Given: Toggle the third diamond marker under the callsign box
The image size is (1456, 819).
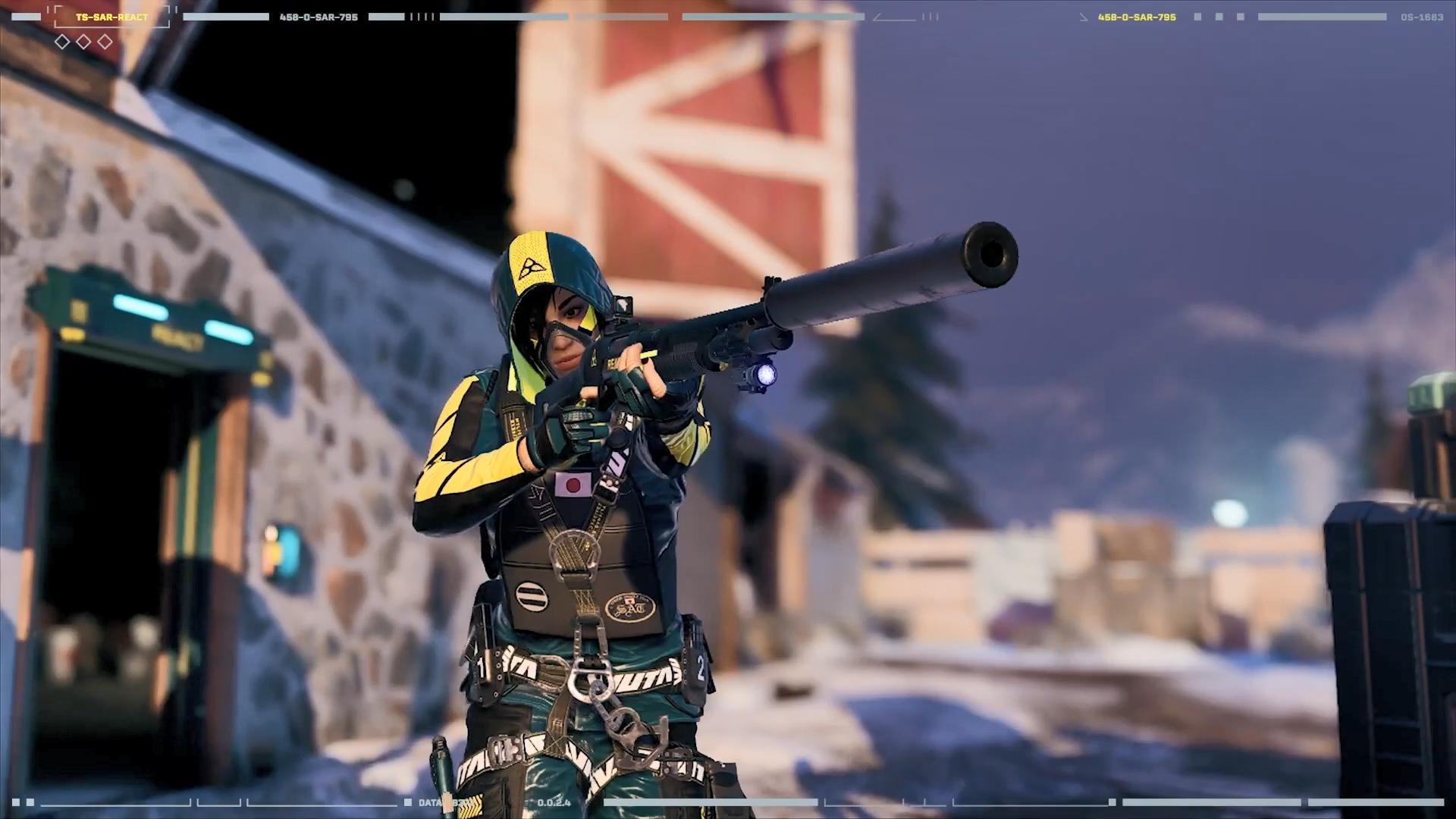Looking at the screenshot, I should [x=105, y=42].
